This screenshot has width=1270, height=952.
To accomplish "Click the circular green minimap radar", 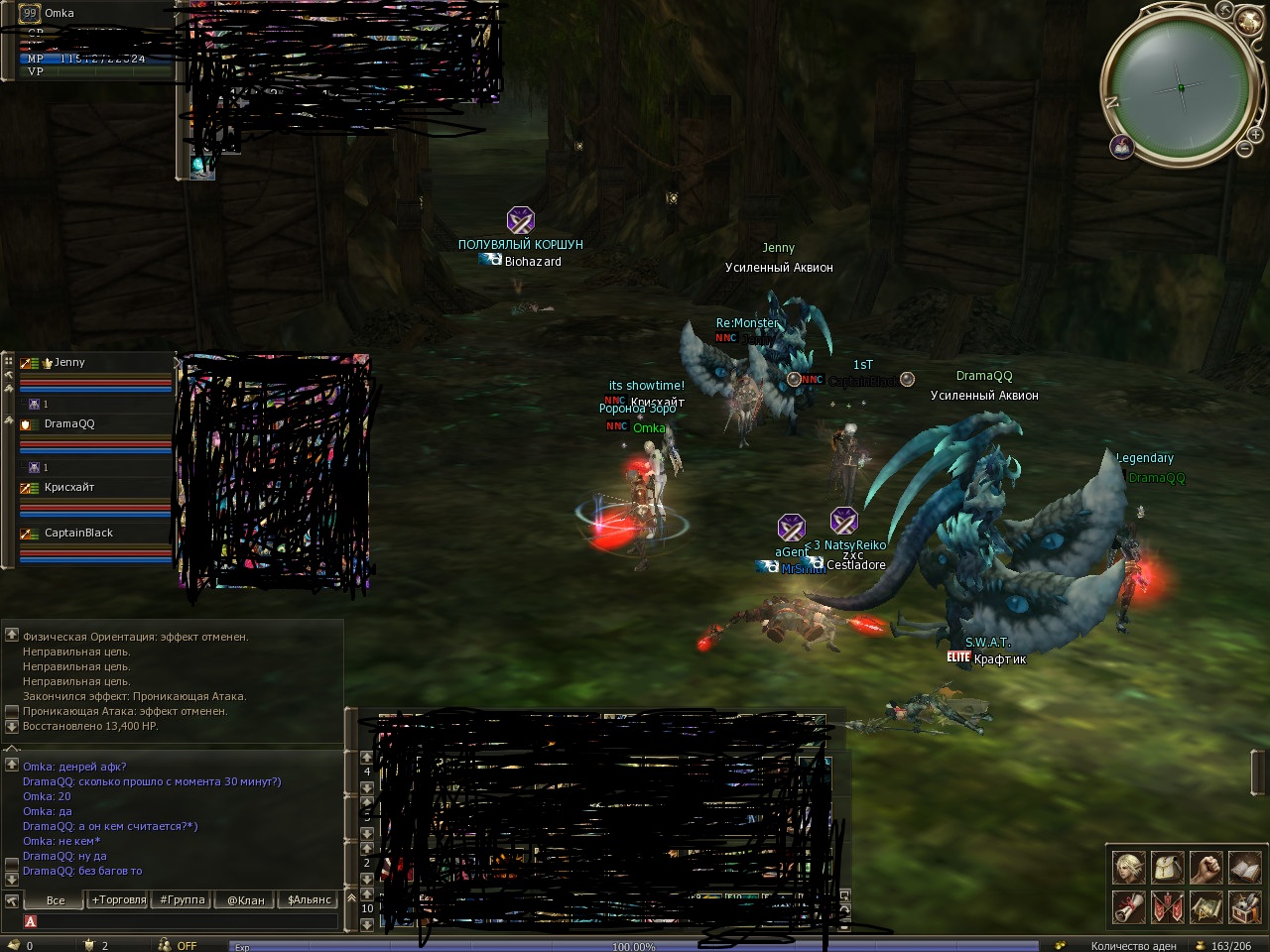I will 1180,87.
